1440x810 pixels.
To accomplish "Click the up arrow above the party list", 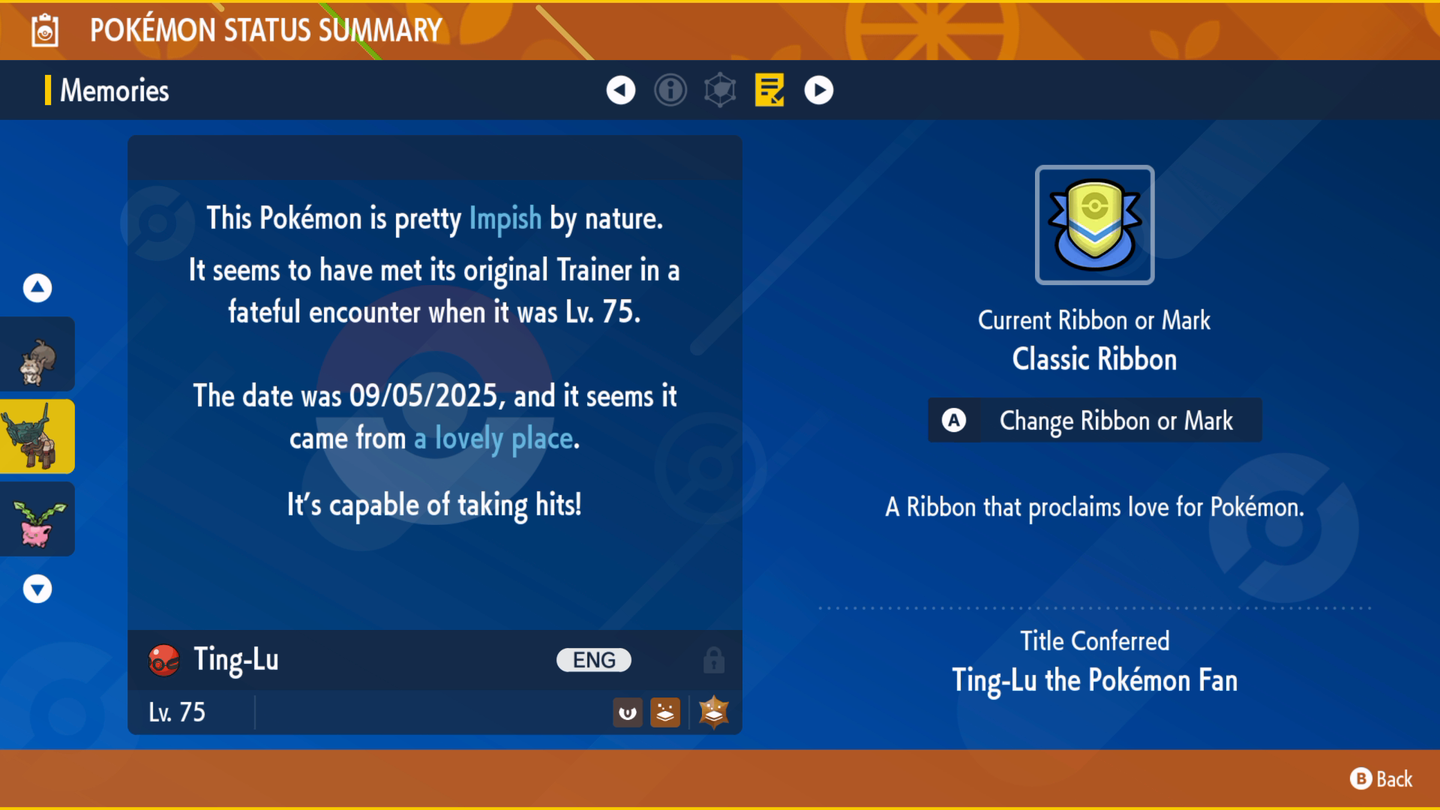I will 38,288.
